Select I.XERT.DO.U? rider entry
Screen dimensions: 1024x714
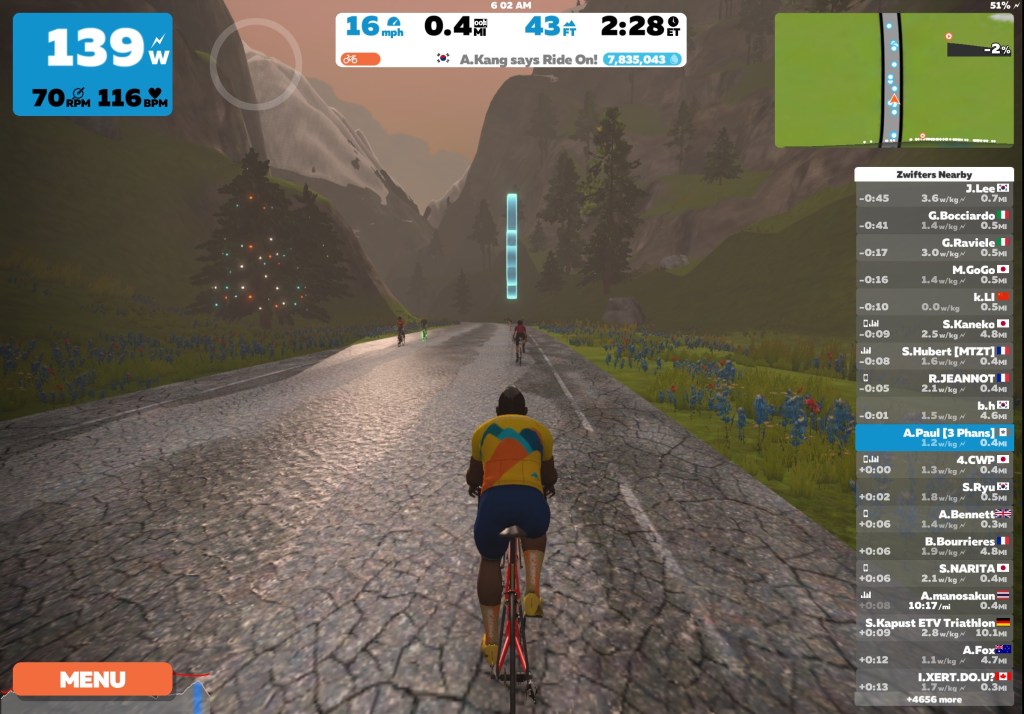(x=934, y=681)
